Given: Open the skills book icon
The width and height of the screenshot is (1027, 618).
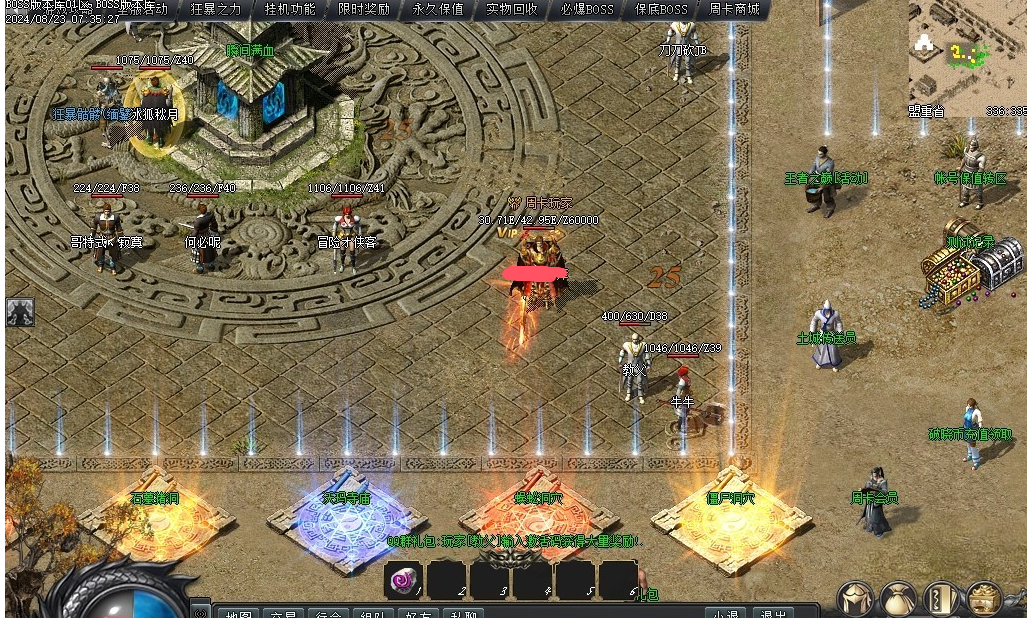Looking at the screenshot, I should coord(941,599).
